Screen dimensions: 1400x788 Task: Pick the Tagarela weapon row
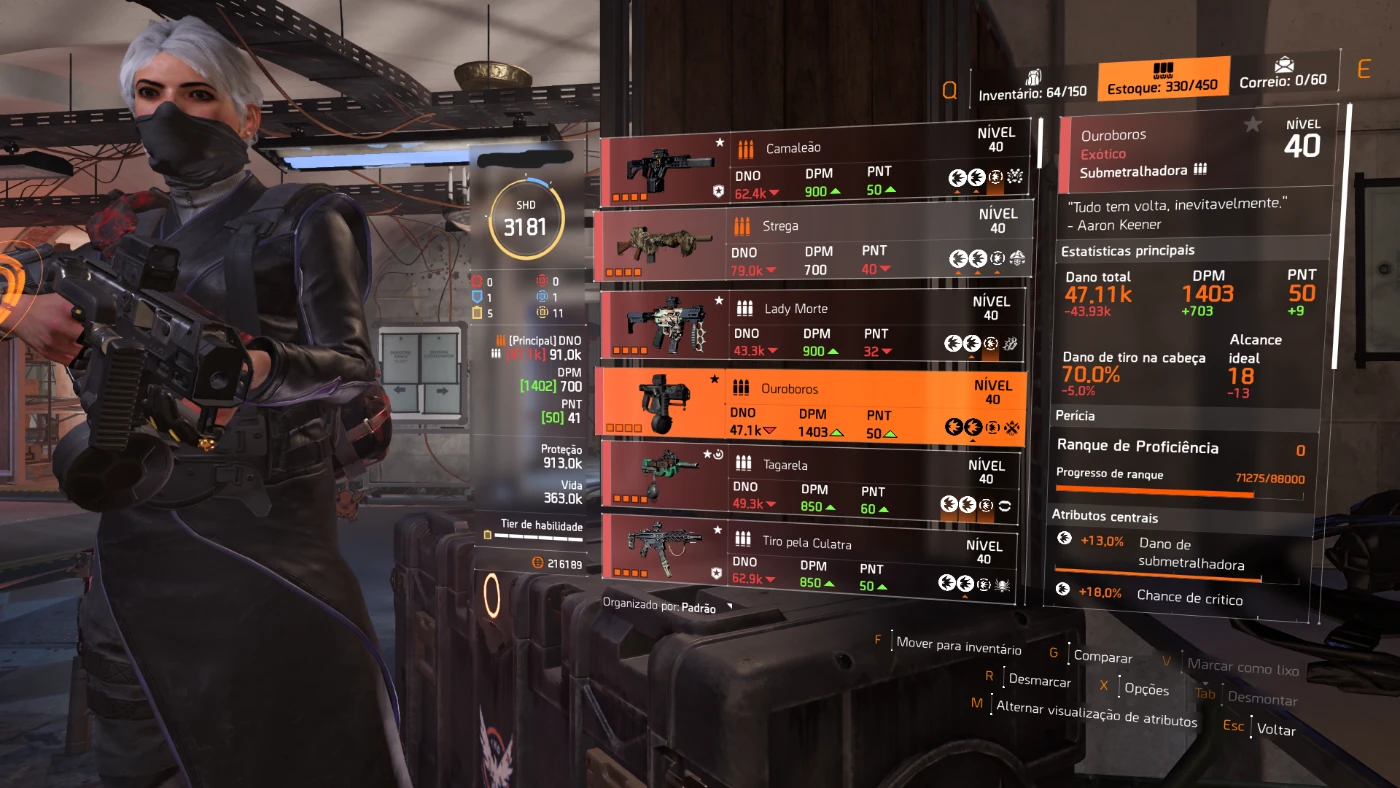tap(811, 482)
